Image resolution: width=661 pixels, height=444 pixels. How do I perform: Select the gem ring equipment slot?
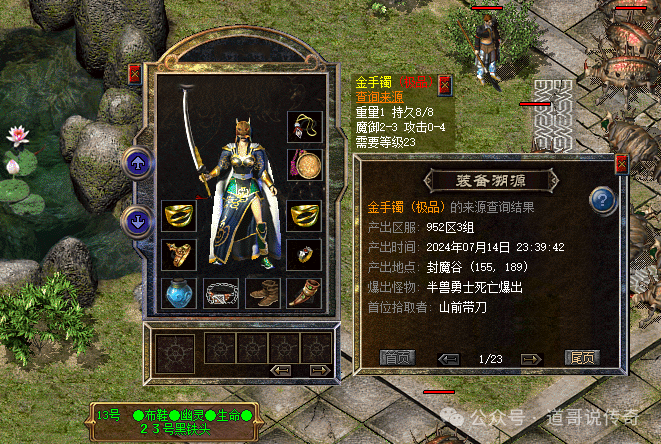point(304,254)
